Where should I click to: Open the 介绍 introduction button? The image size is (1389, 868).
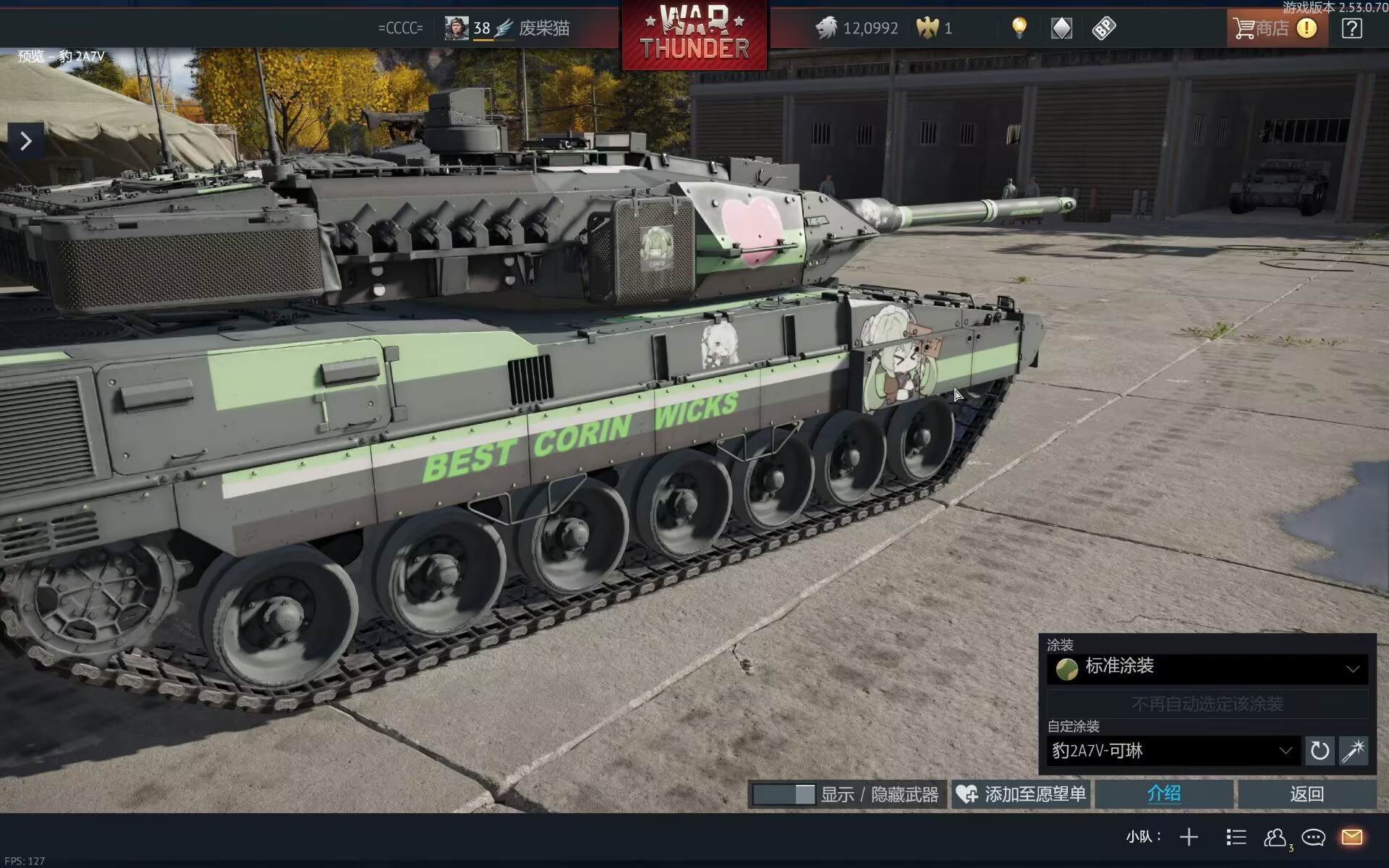(1163, 794)
